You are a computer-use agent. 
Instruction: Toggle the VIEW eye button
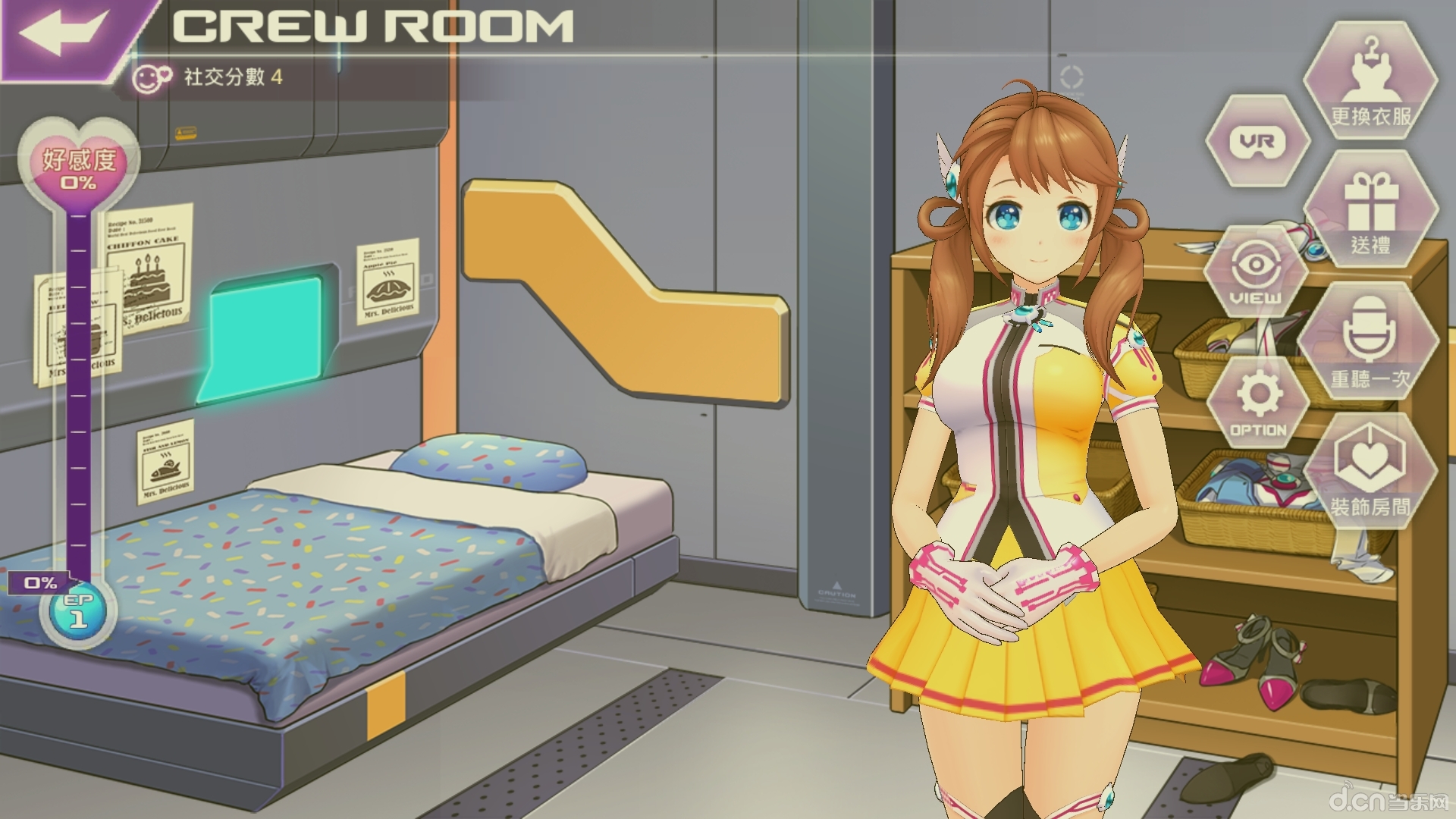coord(1256,275)
